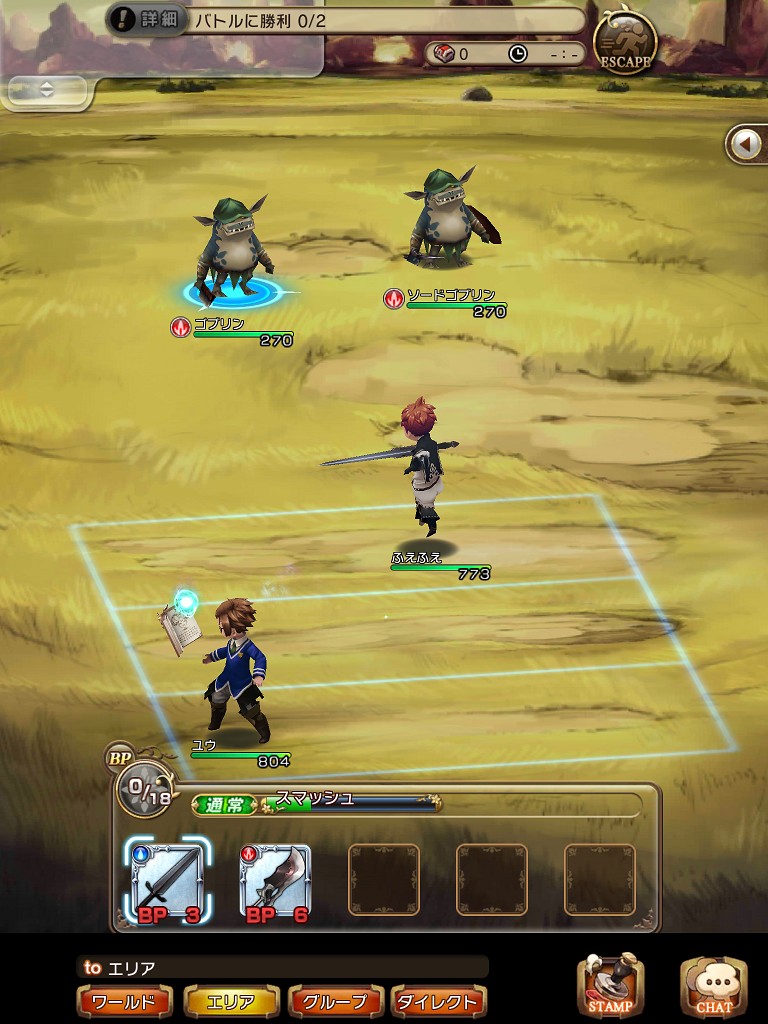Tap the ESCAPE button

pyautogui.click(x=625, y=41)
